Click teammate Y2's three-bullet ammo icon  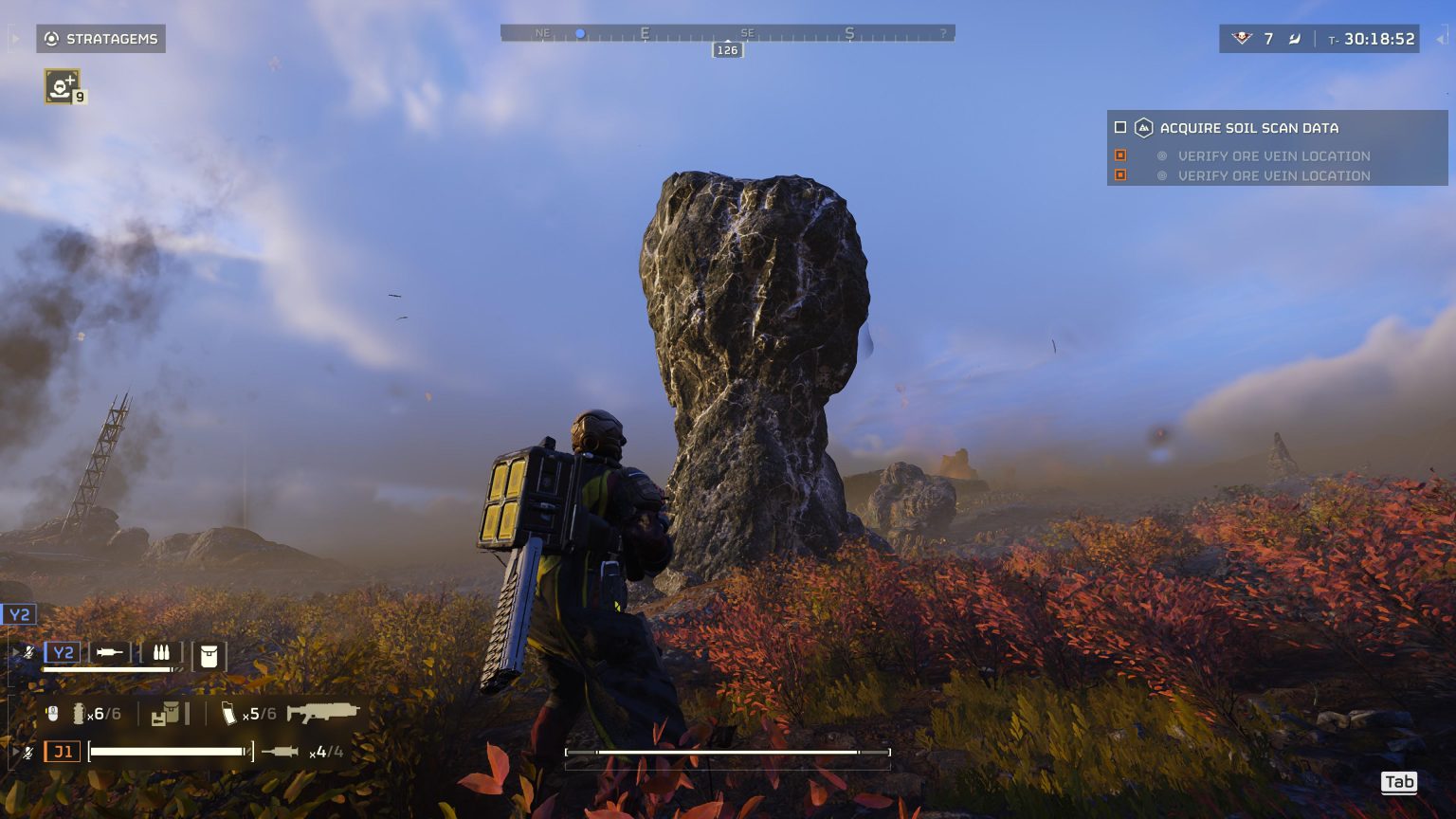coord(160,653)
